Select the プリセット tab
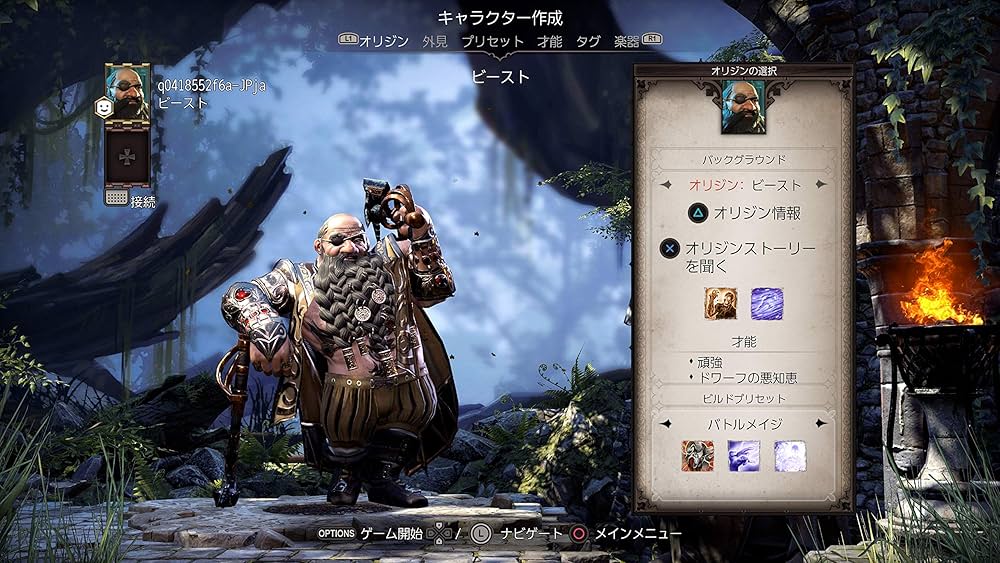1000x563 pixels. tap(492, 41)
